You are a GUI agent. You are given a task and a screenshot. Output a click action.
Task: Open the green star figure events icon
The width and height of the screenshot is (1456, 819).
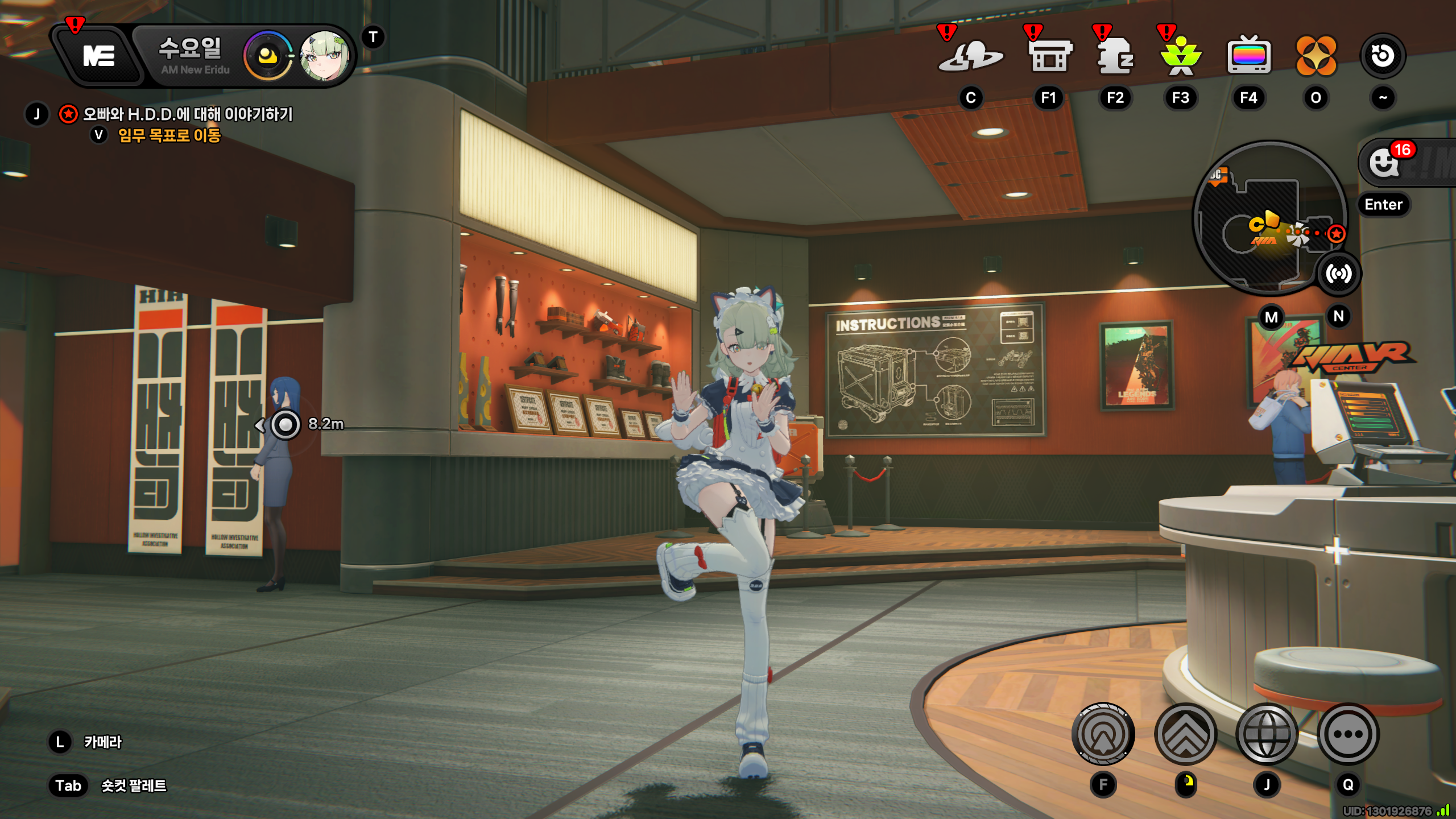pyautogui.click(x=1181, y=56)
